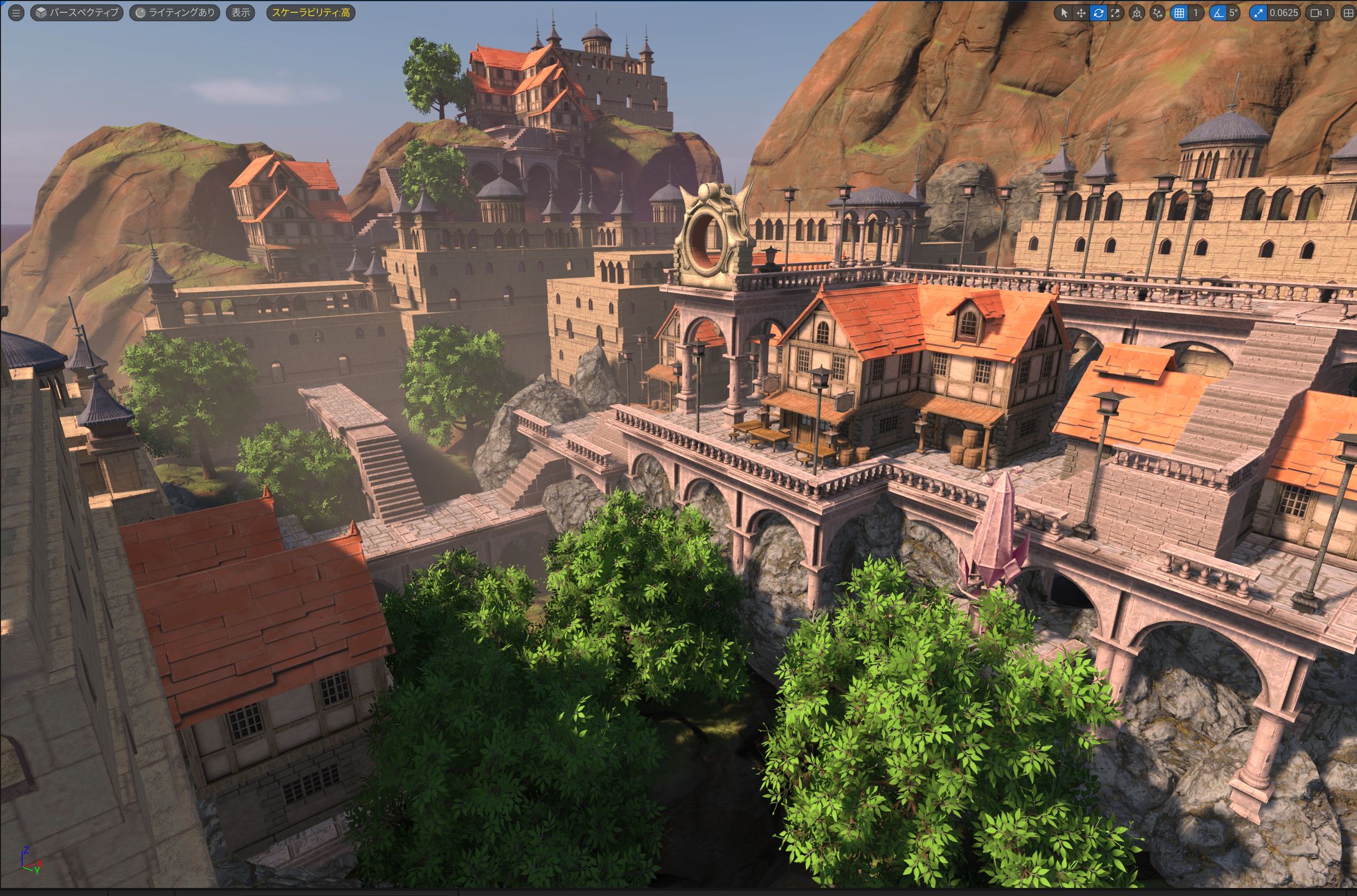The height and width of the screenshot is (896, 1357).
Task: Open the 5° rotation snap dropdown
Action: coord(1234,13)
